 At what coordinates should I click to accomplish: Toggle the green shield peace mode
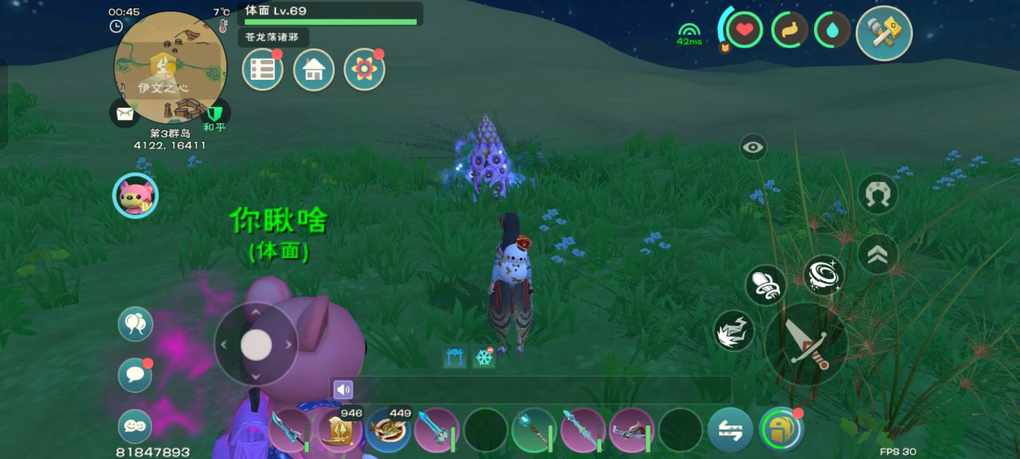tap(214, 114)
